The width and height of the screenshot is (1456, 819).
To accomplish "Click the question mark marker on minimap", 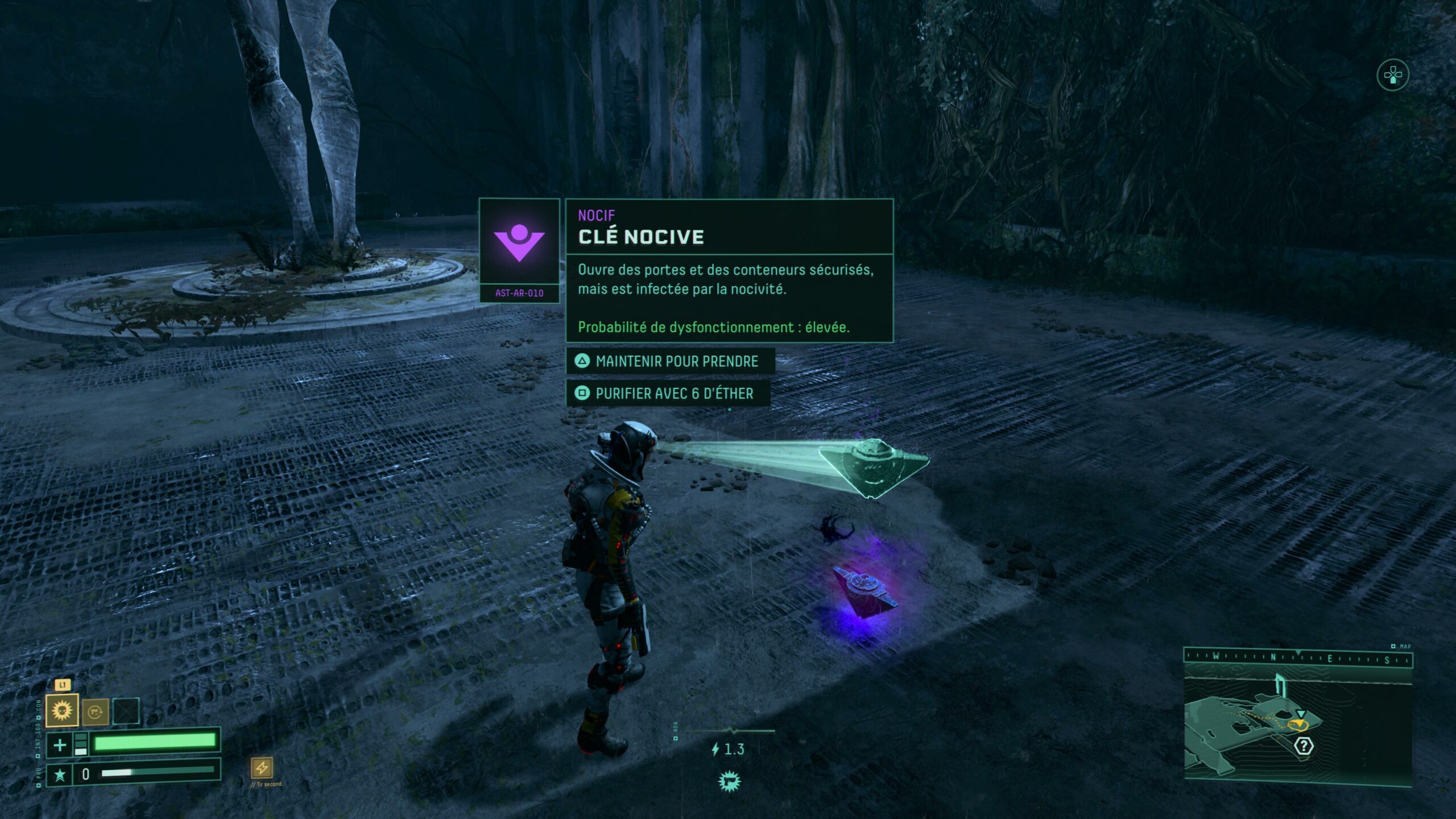I will 1304,746.
